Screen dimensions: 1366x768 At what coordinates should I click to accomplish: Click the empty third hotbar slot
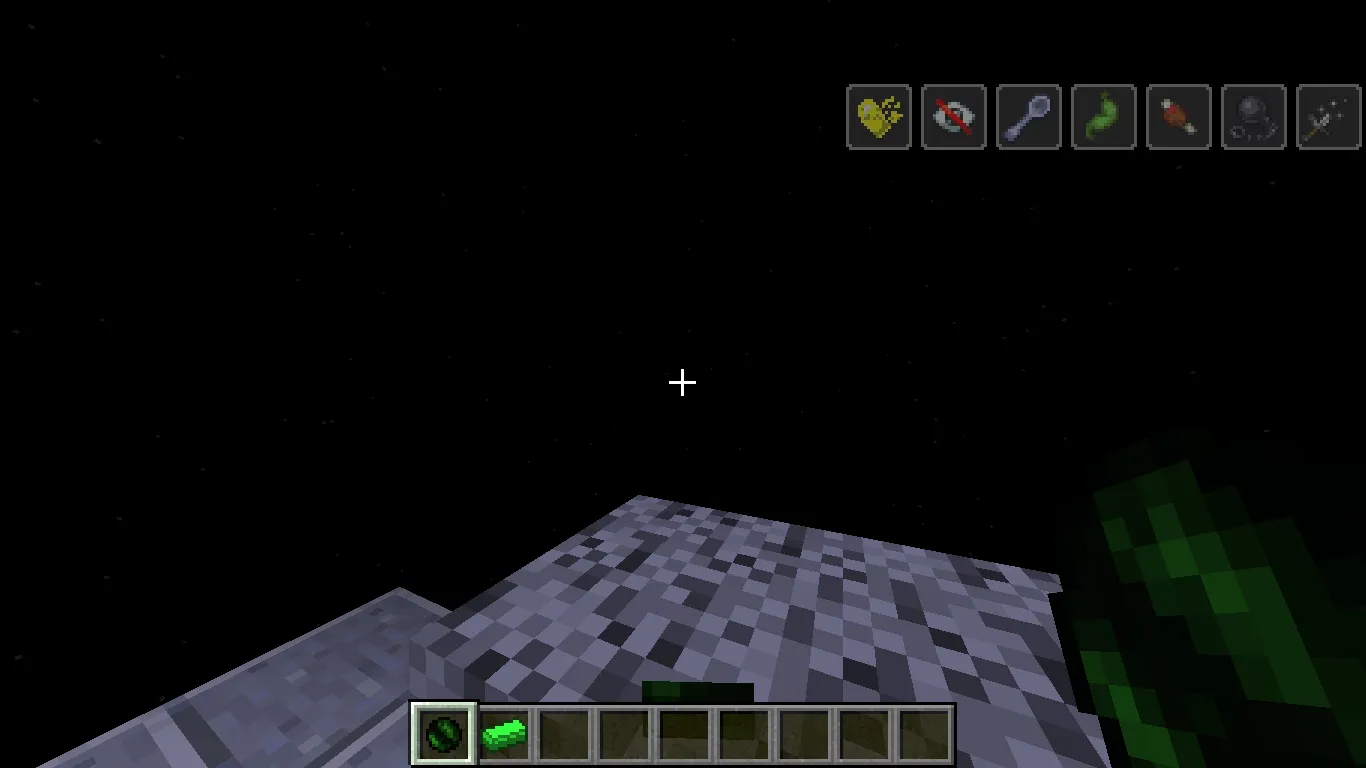point(563,733)
